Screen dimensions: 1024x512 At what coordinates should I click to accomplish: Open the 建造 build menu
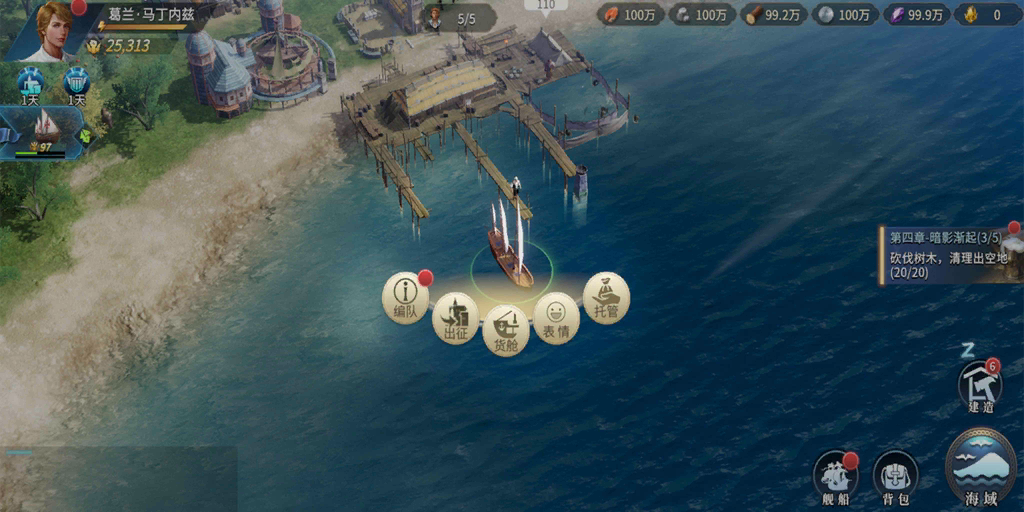[x=980, y=387]
